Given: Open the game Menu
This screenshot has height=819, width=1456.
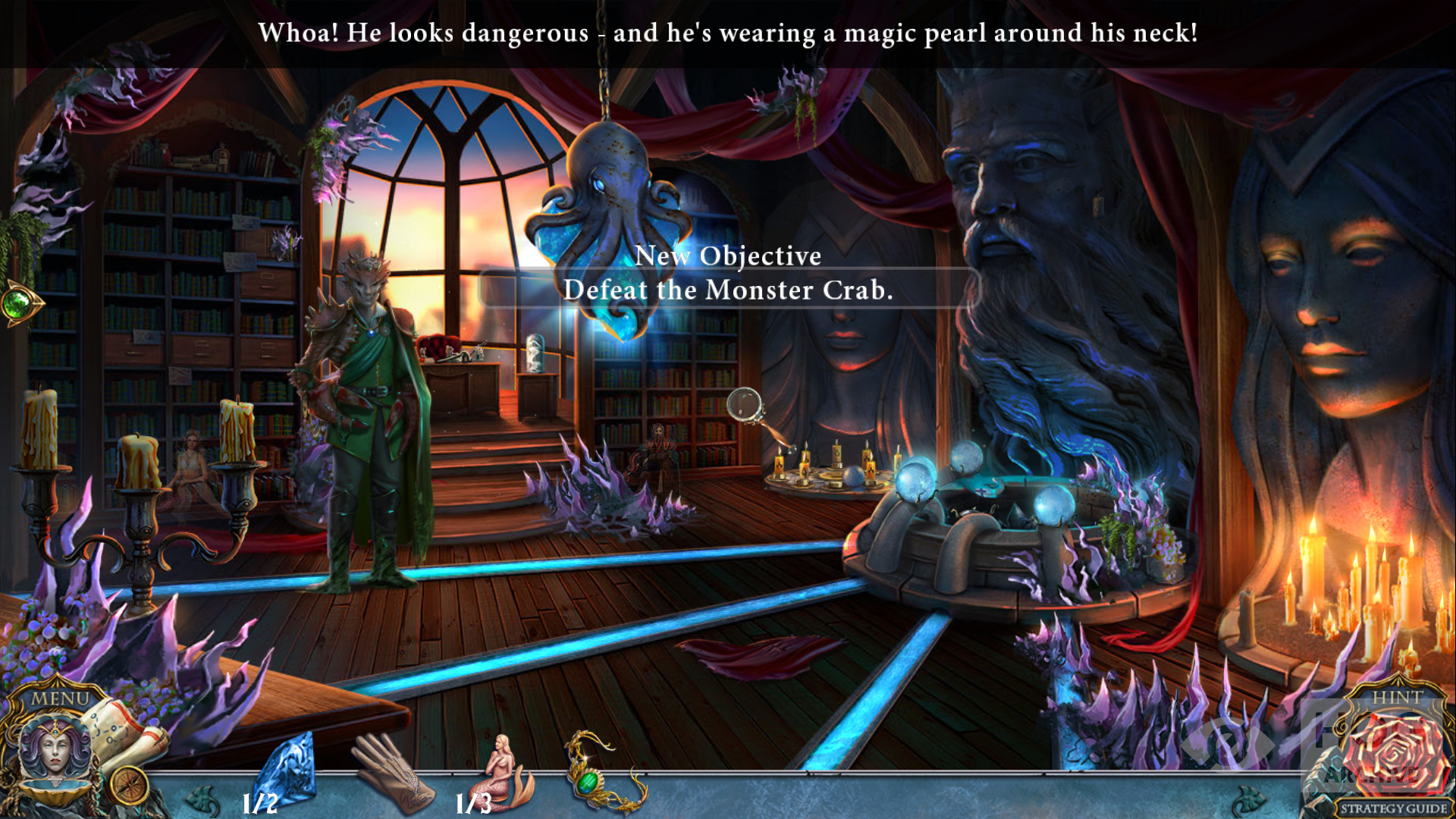Looking at the screenshot, I should [60, 698].
